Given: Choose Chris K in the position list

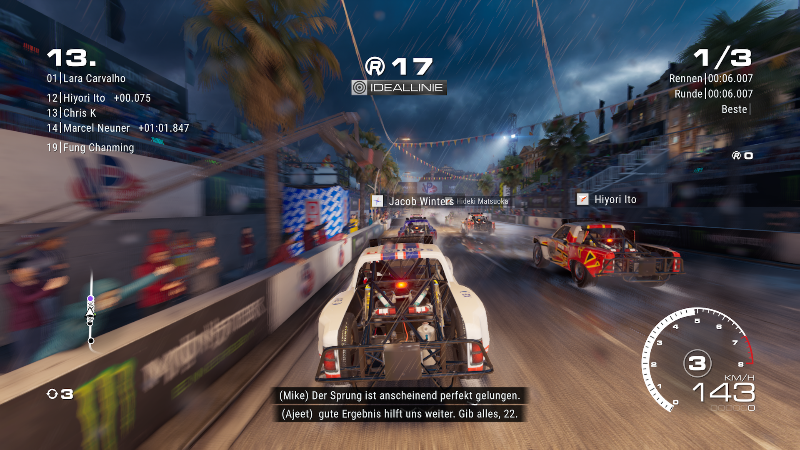Looking at the screenshot, I should click(x=82, y=113).
